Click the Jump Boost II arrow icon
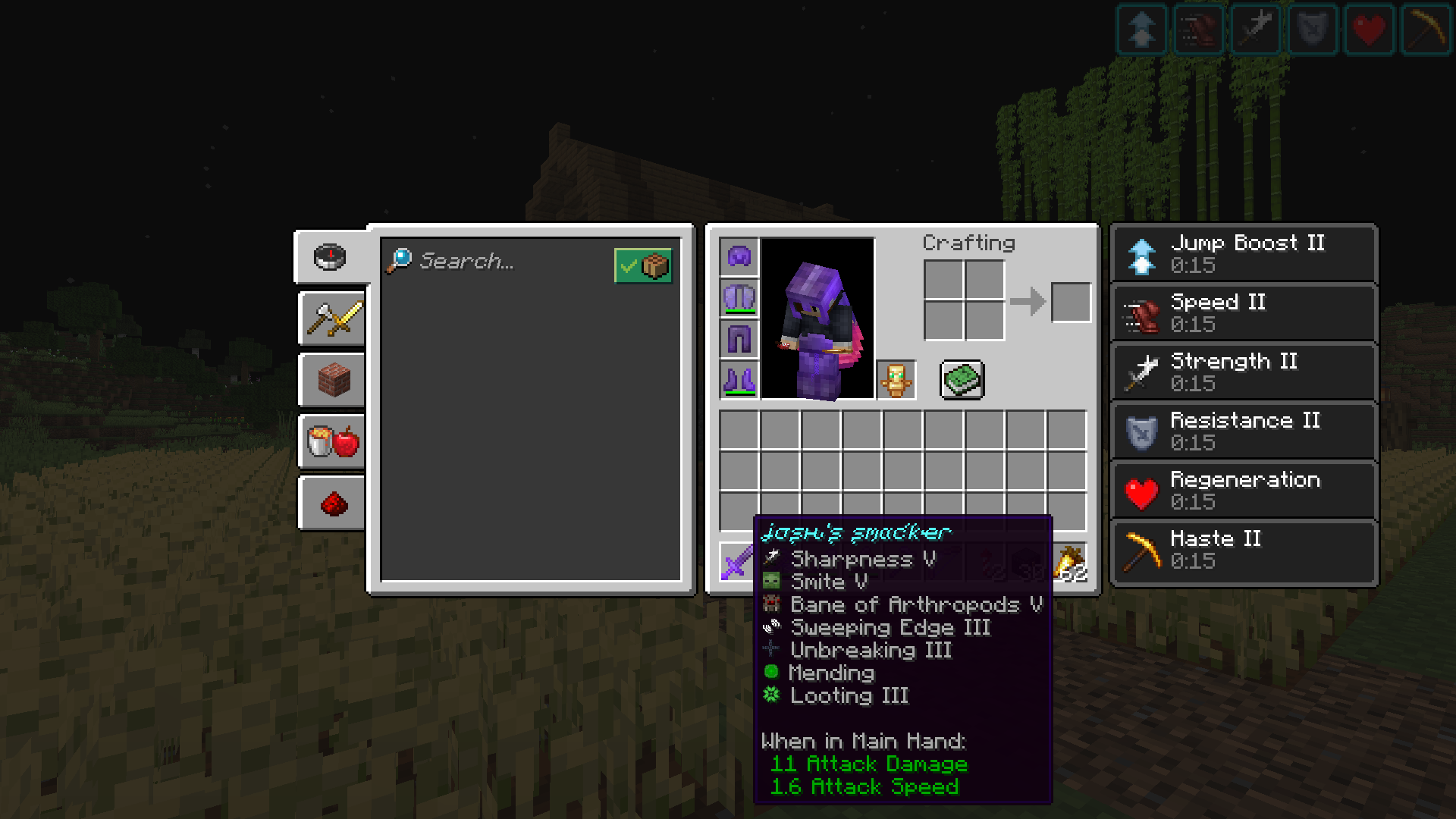The image size is (1456, 819). pyautogui.click(x=1140, y=253)
